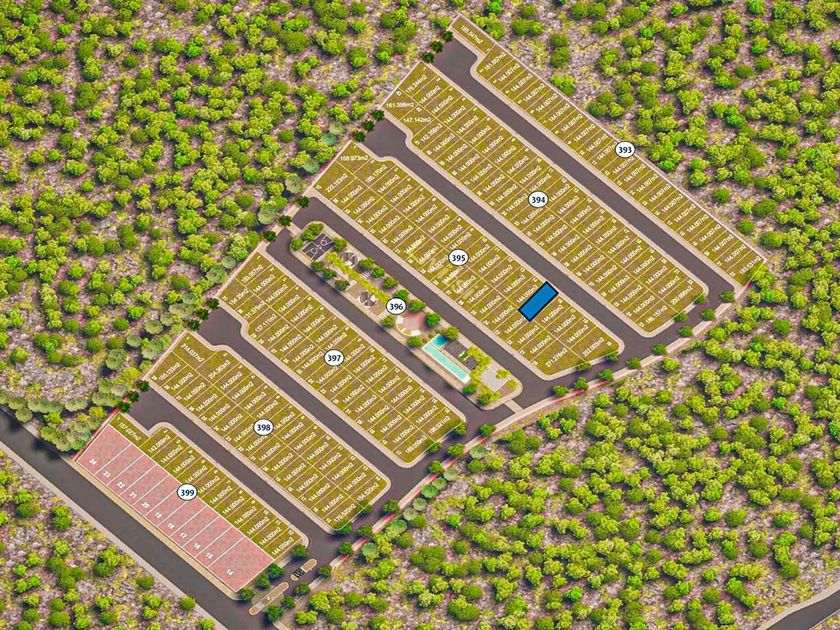Select the block 394 marker

pos(538,198)
